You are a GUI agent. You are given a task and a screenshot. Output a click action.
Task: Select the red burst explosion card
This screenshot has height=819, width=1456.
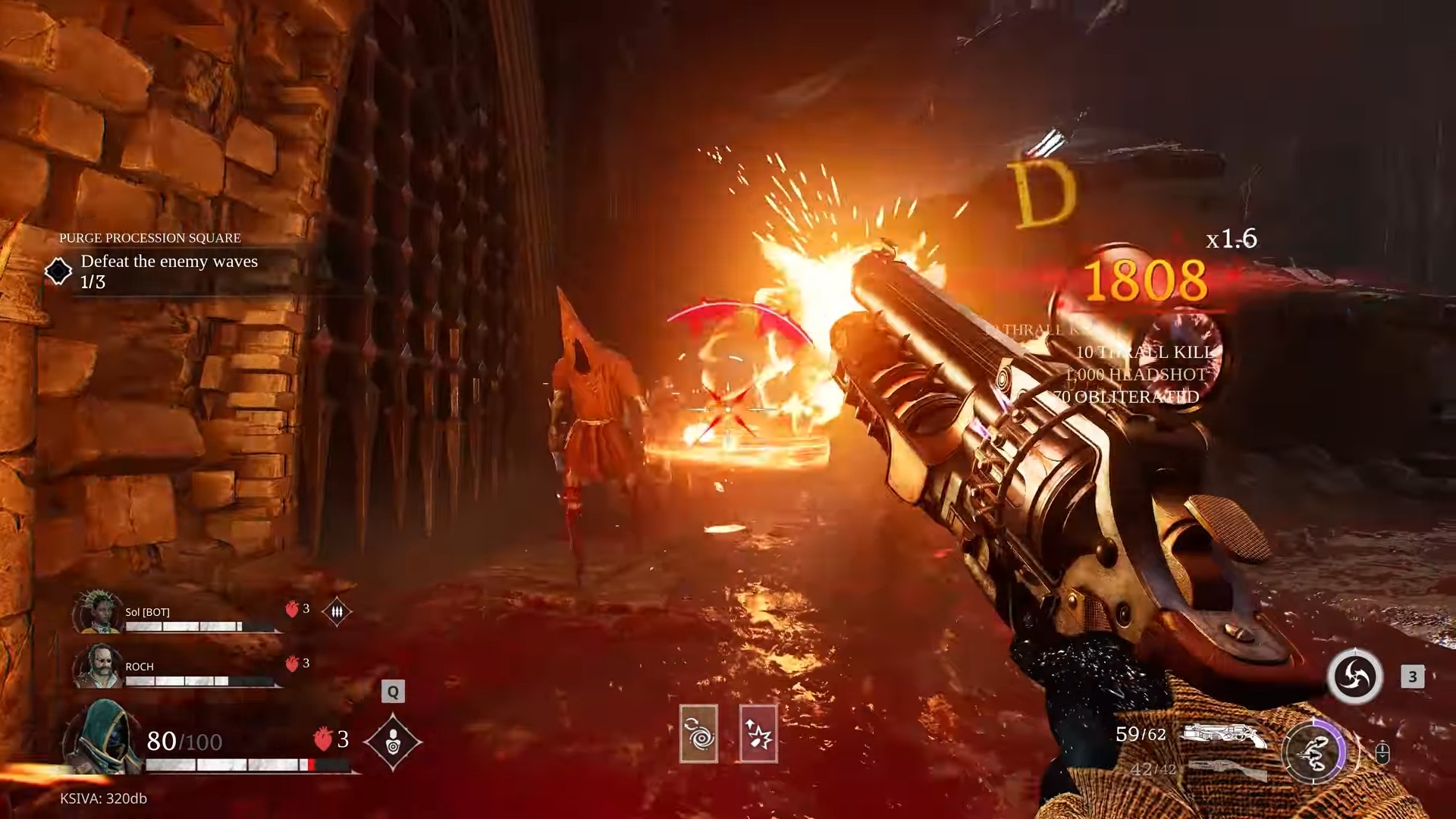[x=758, y=733]
